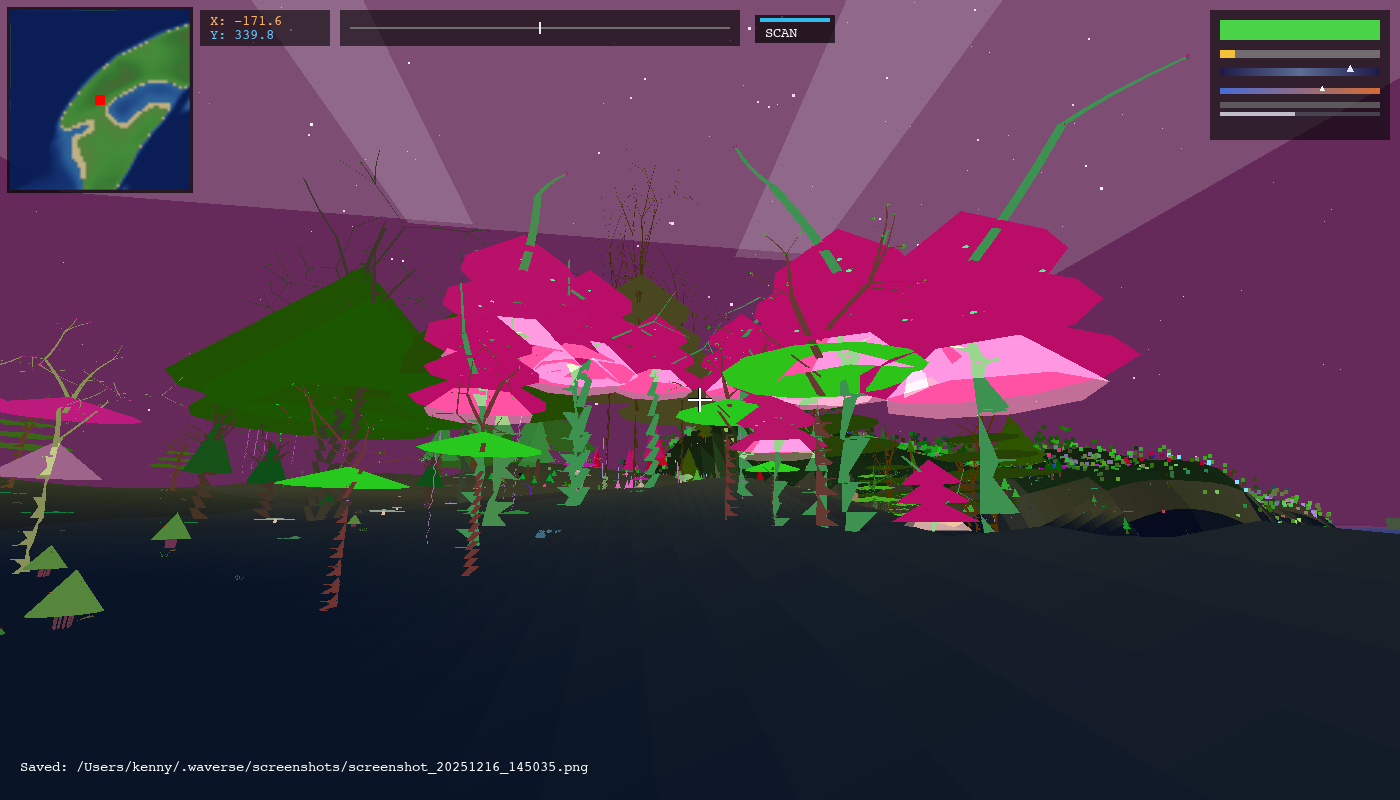Screen dimensions: 1400x800
Task: Click the minimap in the top-left corner
Action: tap(98, 98)
